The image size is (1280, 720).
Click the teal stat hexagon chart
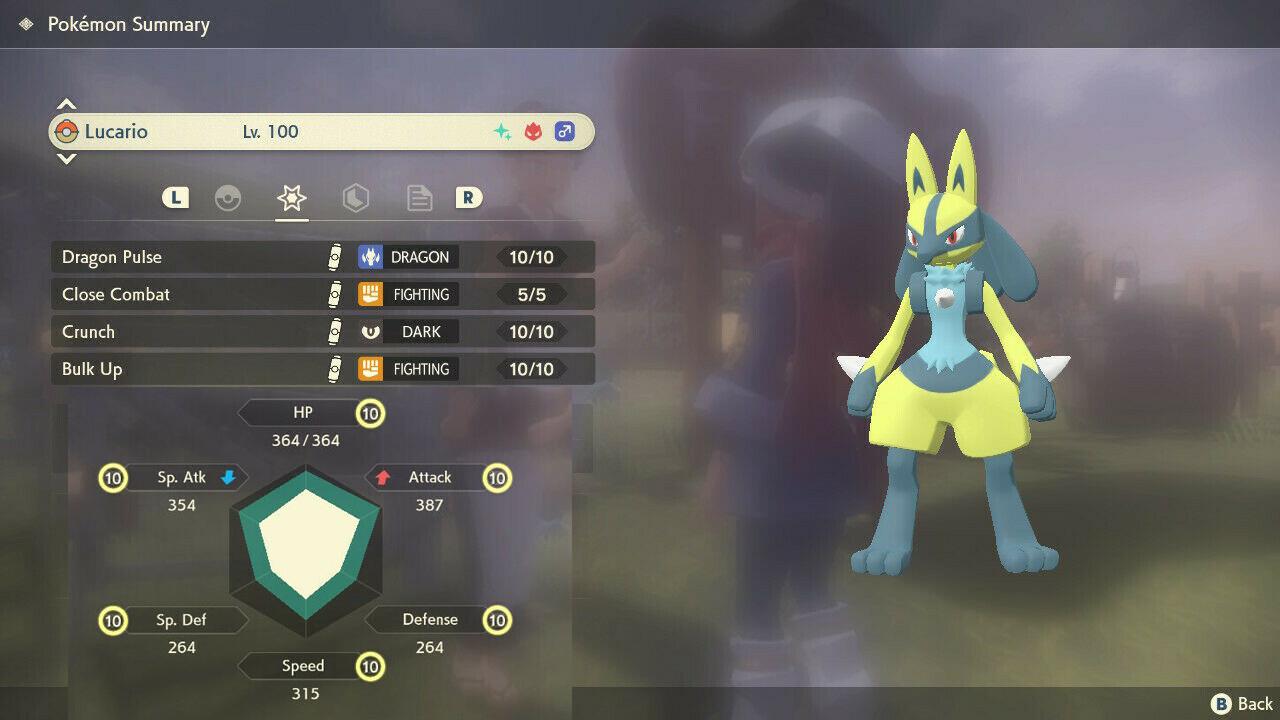[x=306, y=543]
